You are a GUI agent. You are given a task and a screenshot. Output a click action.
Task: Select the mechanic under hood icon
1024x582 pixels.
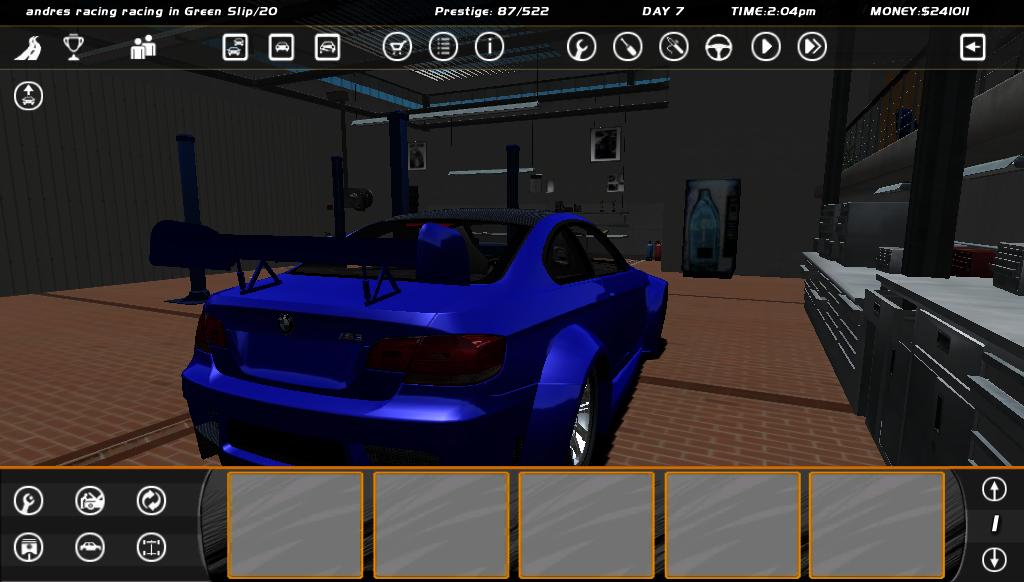(90, 500)
